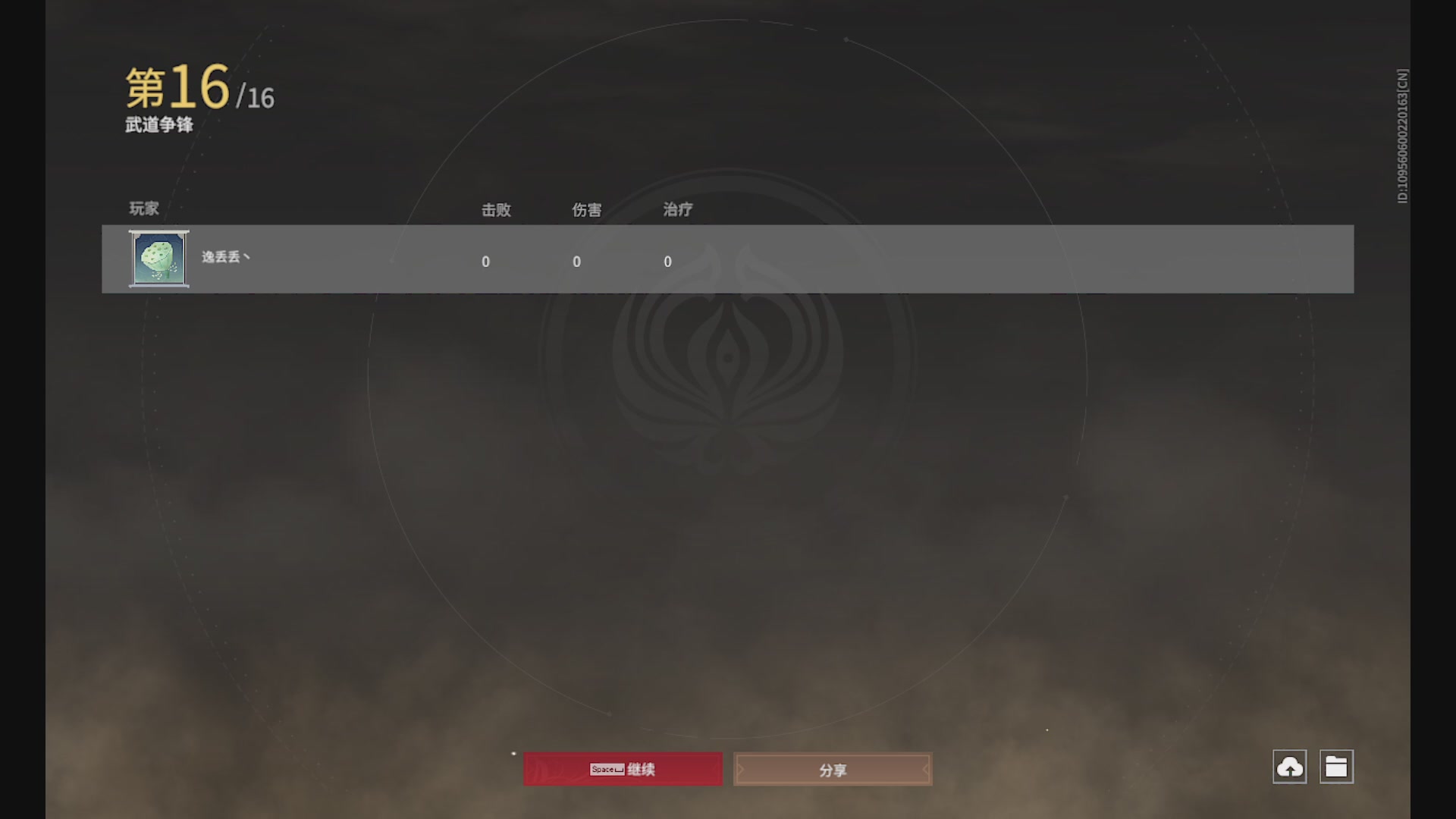The width and height of the screenshot is (1456, 819).
Task: Click the right arrow bracket on share button
Action: [x=926, y=769]
